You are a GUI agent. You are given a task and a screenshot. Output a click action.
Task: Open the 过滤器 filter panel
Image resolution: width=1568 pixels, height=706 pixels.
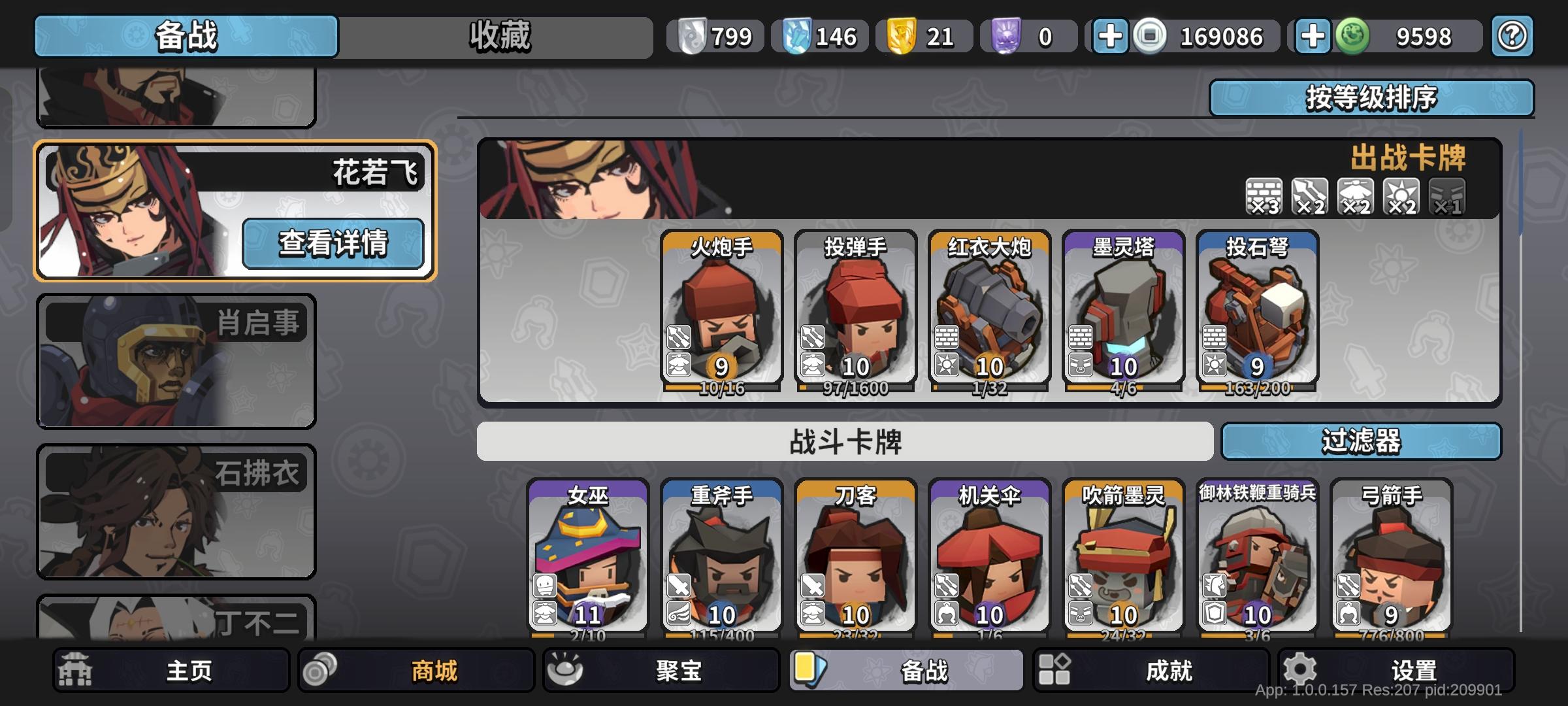click(x=1362, y=443)
